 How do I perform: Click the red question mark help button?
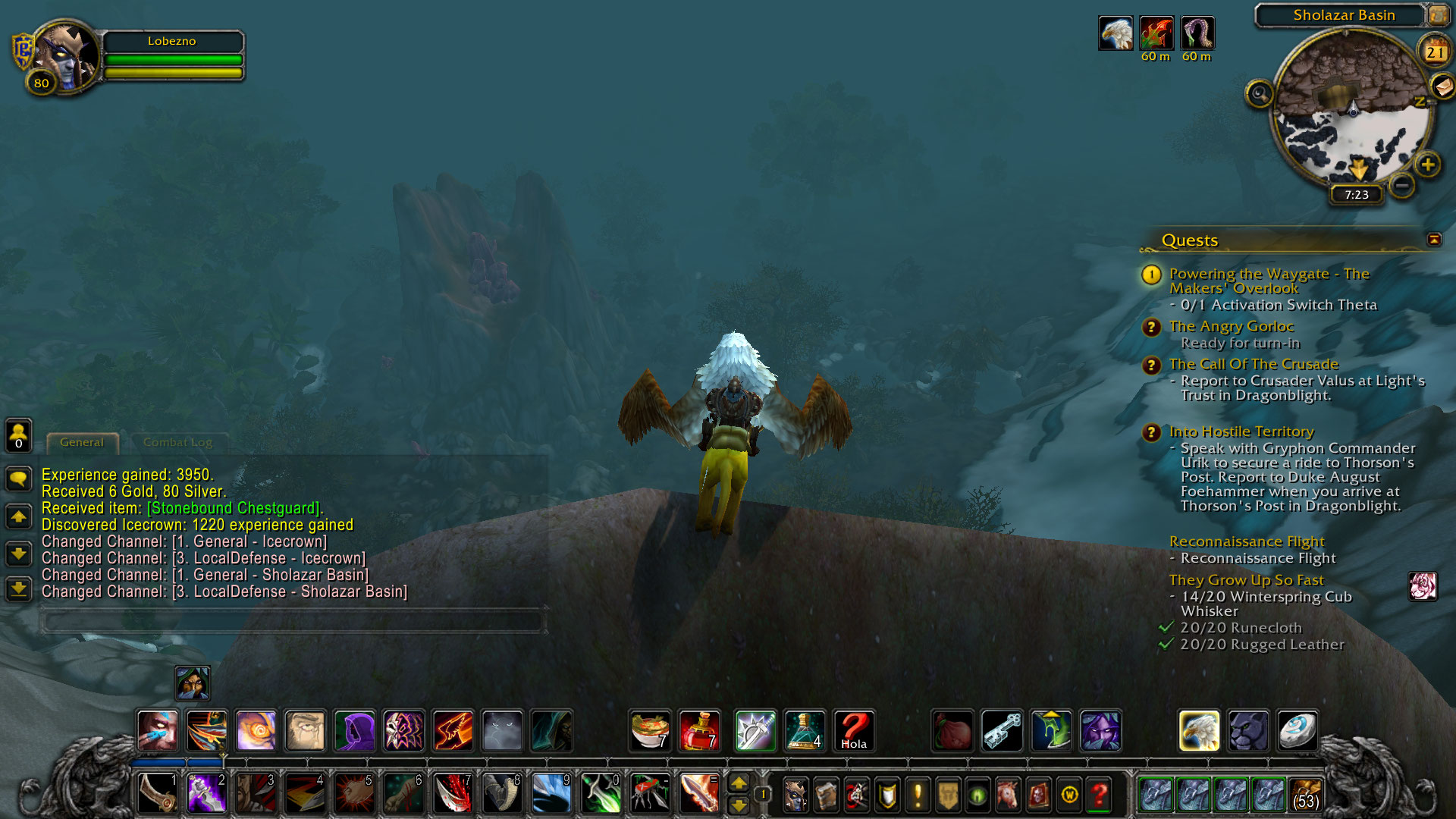coord(1099,795)
